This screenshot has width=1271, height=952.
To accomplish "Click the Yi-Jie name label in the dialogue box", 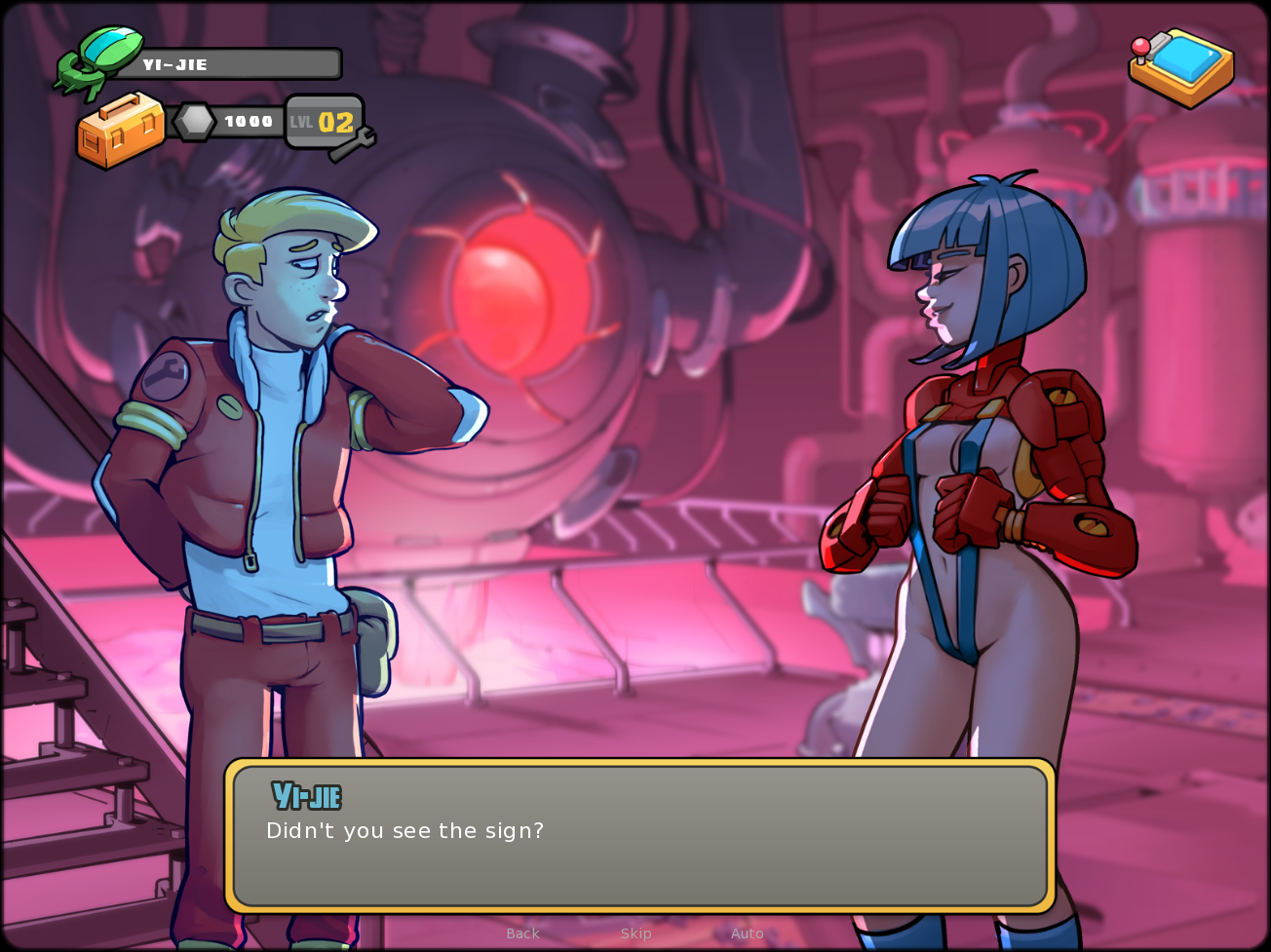I will coord(306,796).
